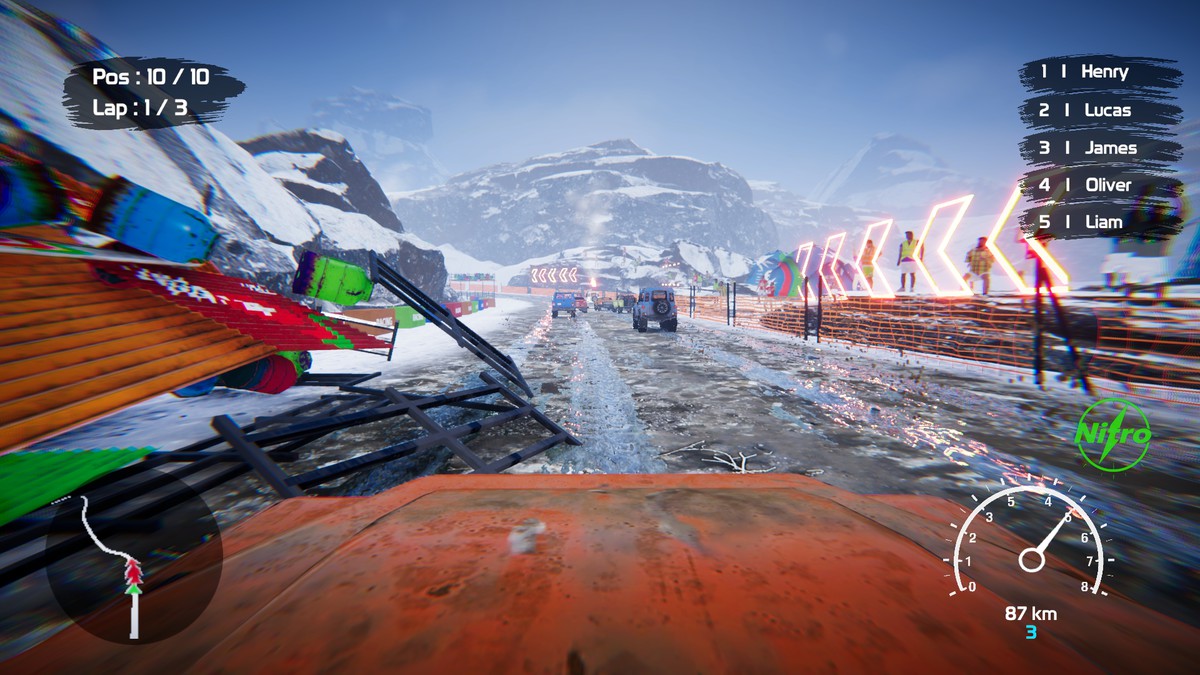Activate the green Nitro boost icon

1113,434
